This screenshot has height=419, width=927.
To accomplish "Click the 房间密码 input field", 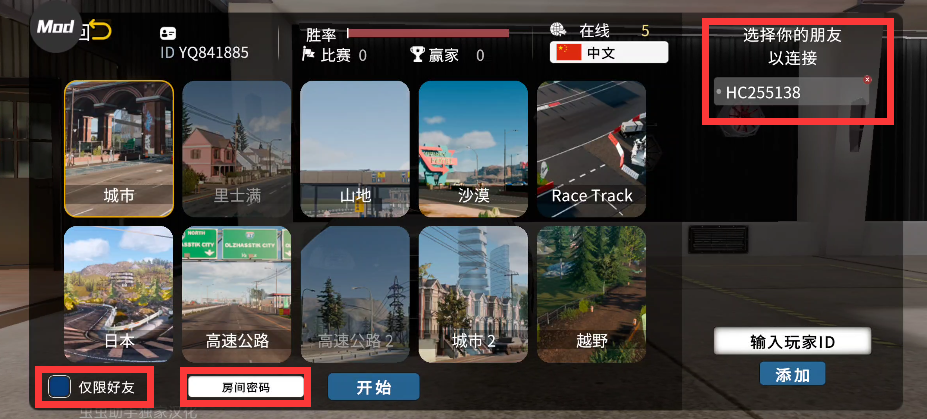I will (x=245, y=386).
